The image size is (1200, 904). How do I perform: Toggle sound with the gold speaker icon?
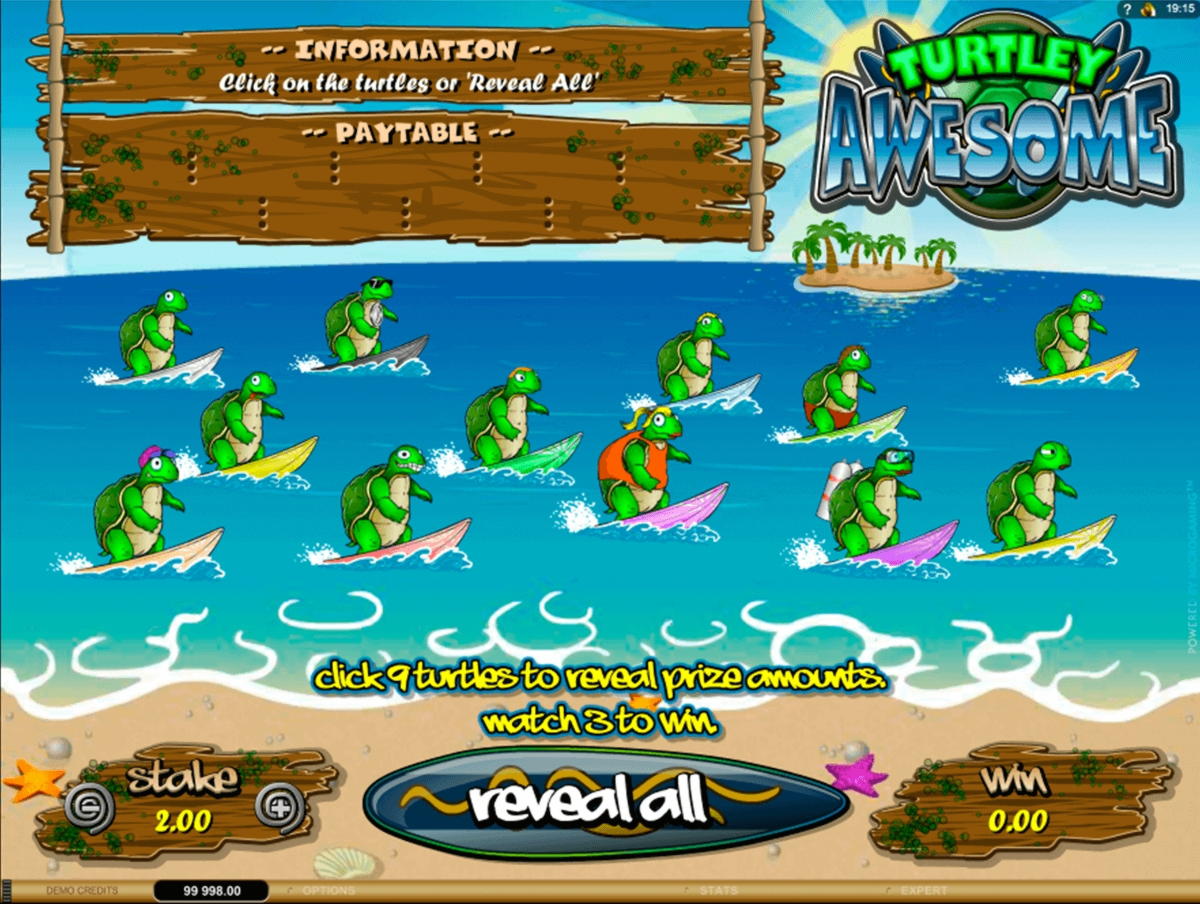pos(1148,9)
